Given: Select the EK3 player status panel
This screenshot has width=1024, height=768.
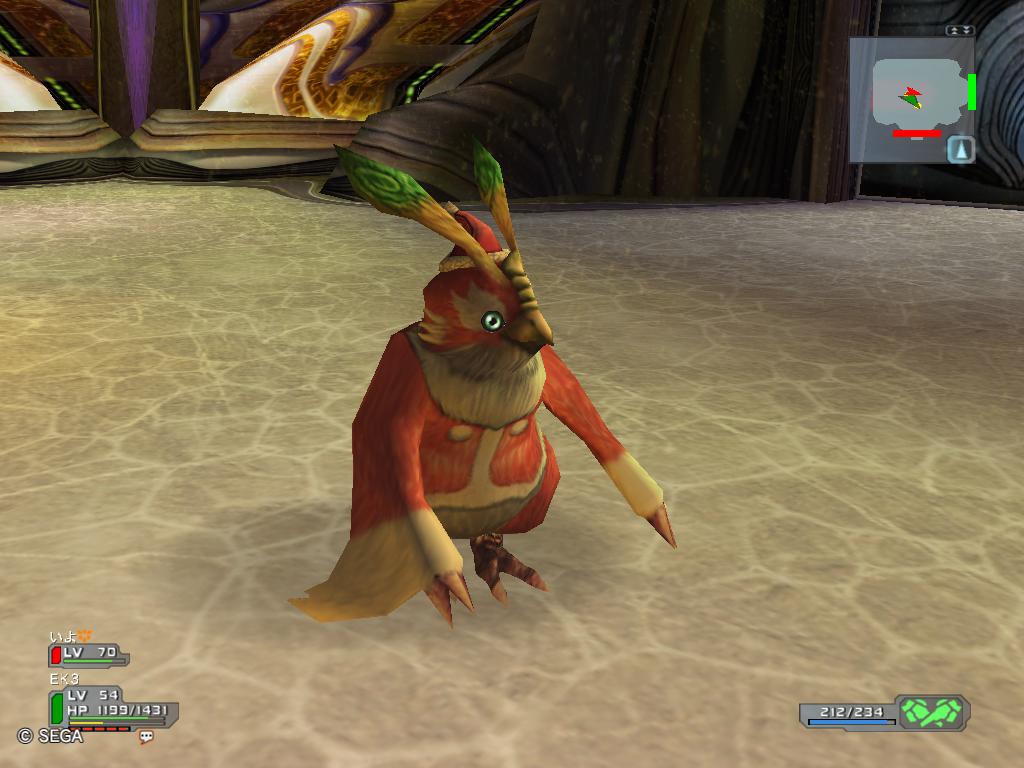Looking at the screenshot, I should point(112,706).
